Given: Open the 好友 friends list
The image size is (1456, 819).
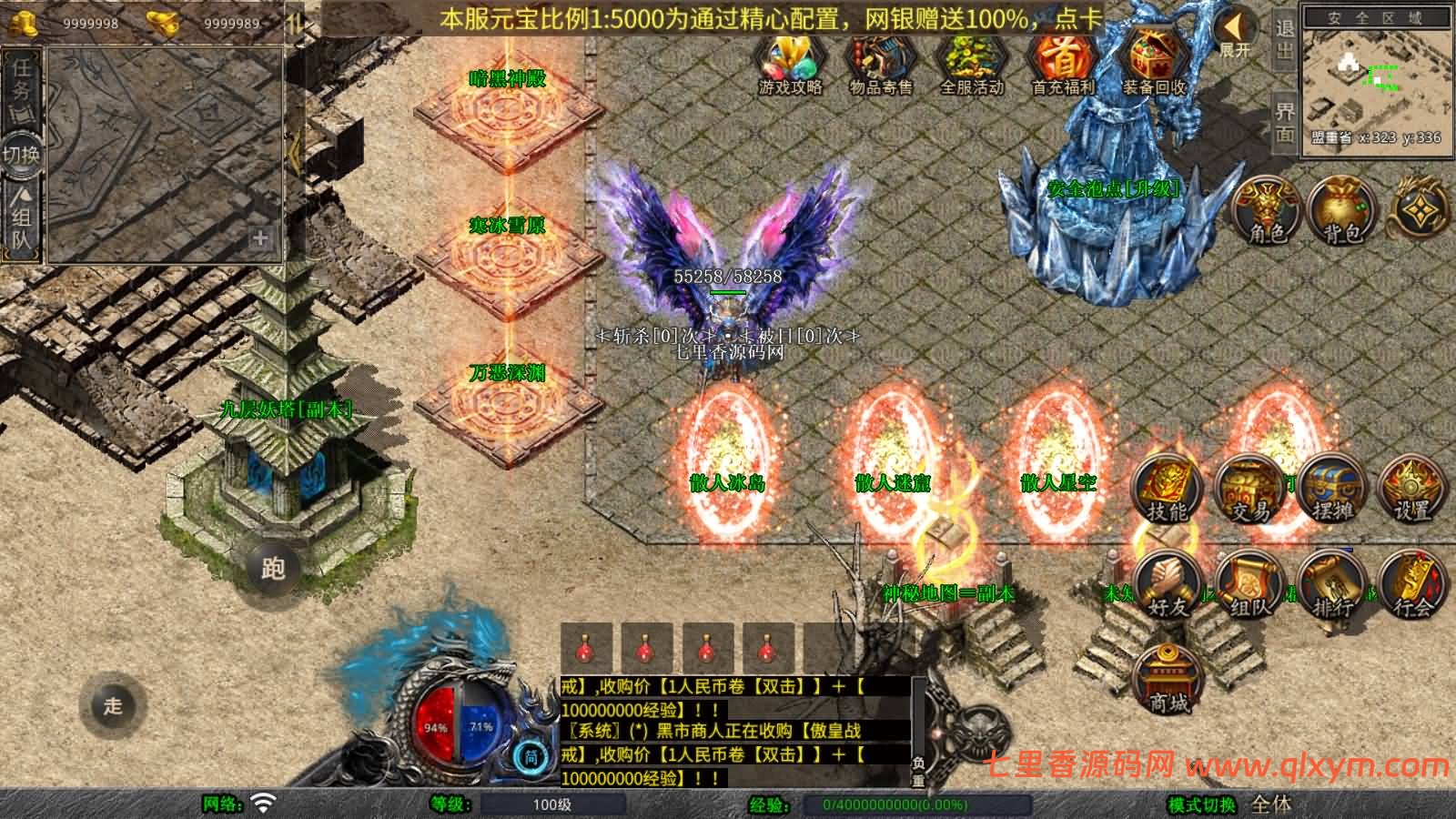Looking at the screenshot, I should (1168, 585).
